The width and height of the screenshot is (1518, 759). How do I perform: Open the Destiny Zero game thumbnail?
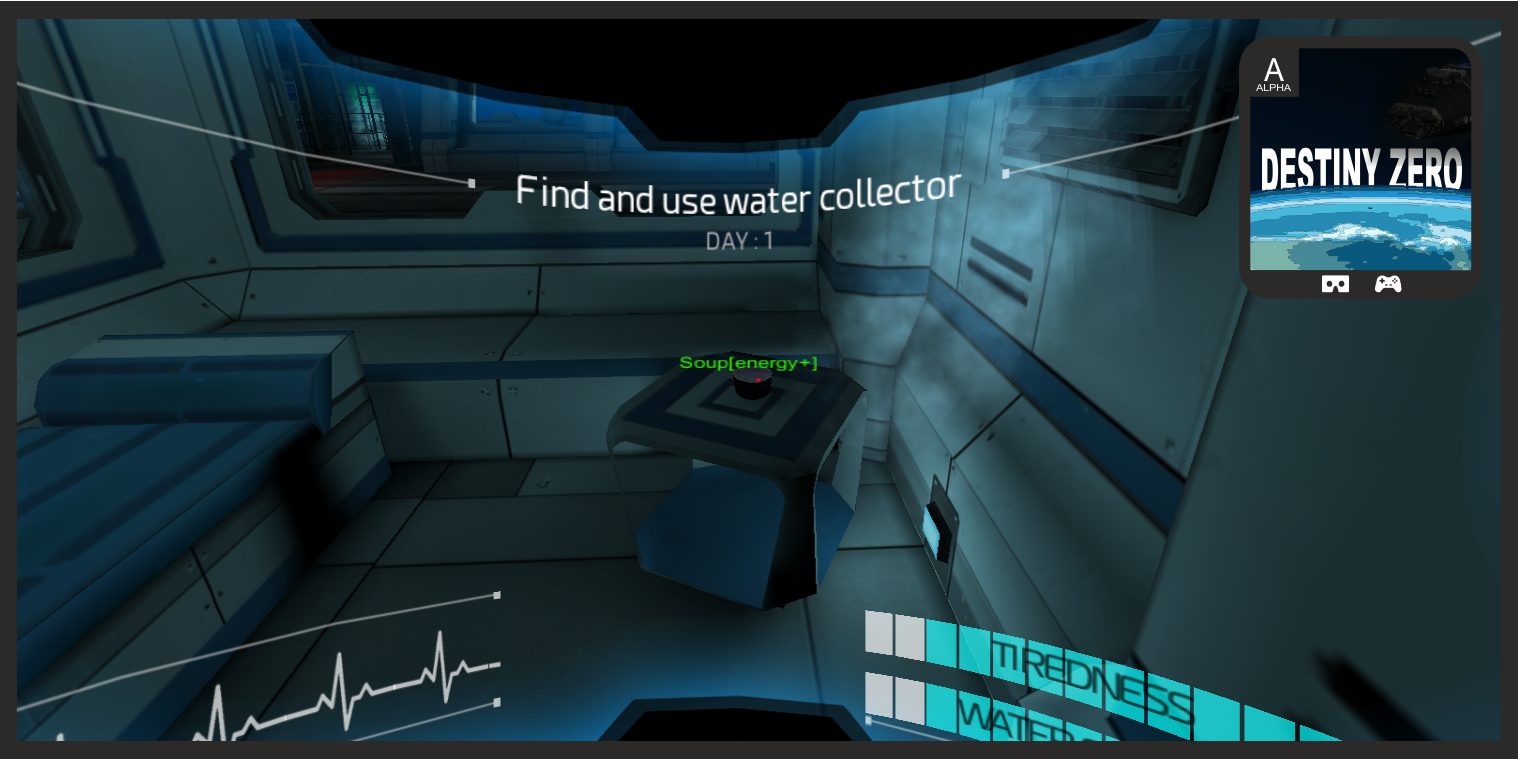pos(1360,160)
